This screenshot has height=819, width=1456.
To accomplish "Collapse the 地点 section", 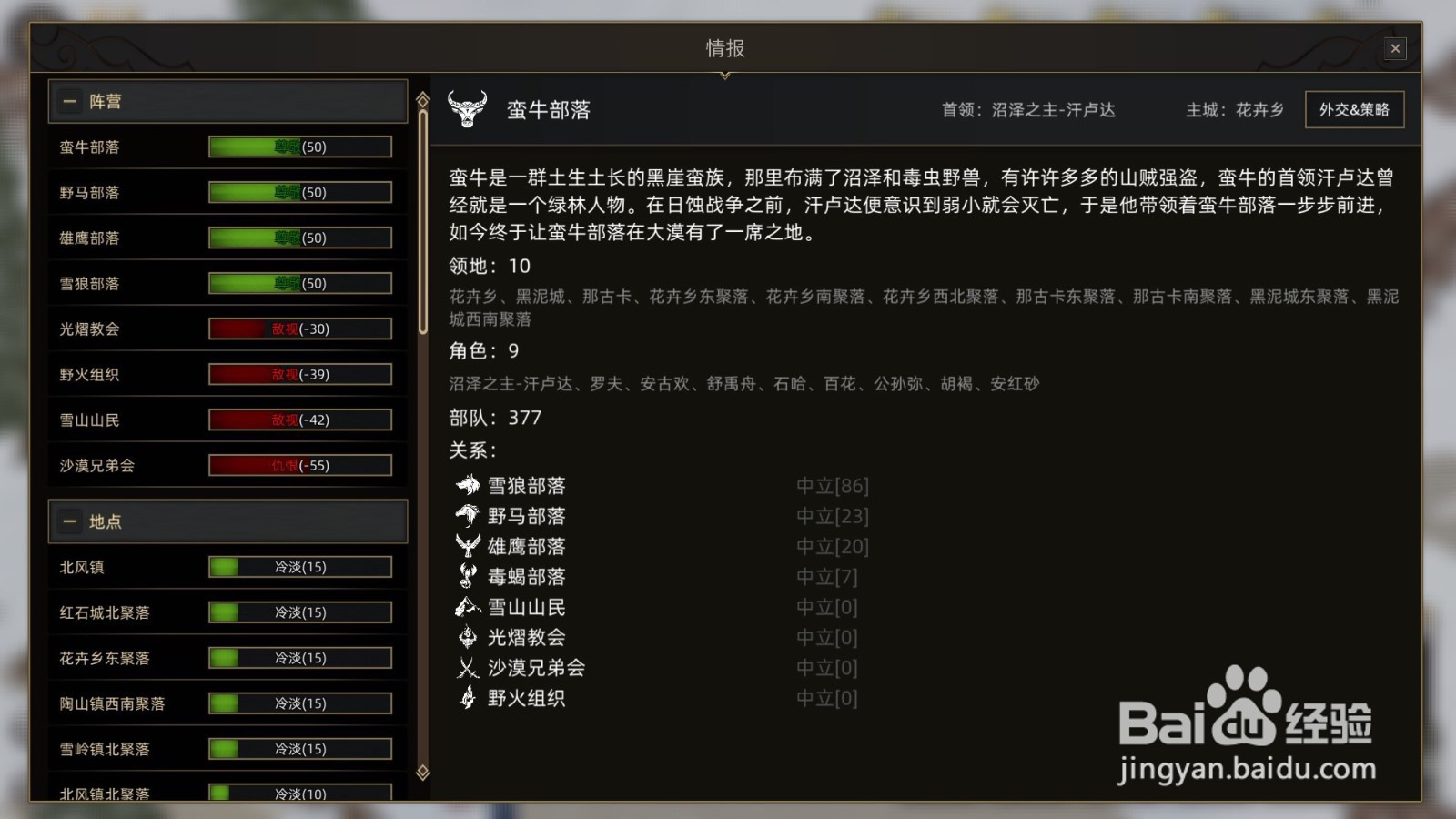I will tap(69, 521).
